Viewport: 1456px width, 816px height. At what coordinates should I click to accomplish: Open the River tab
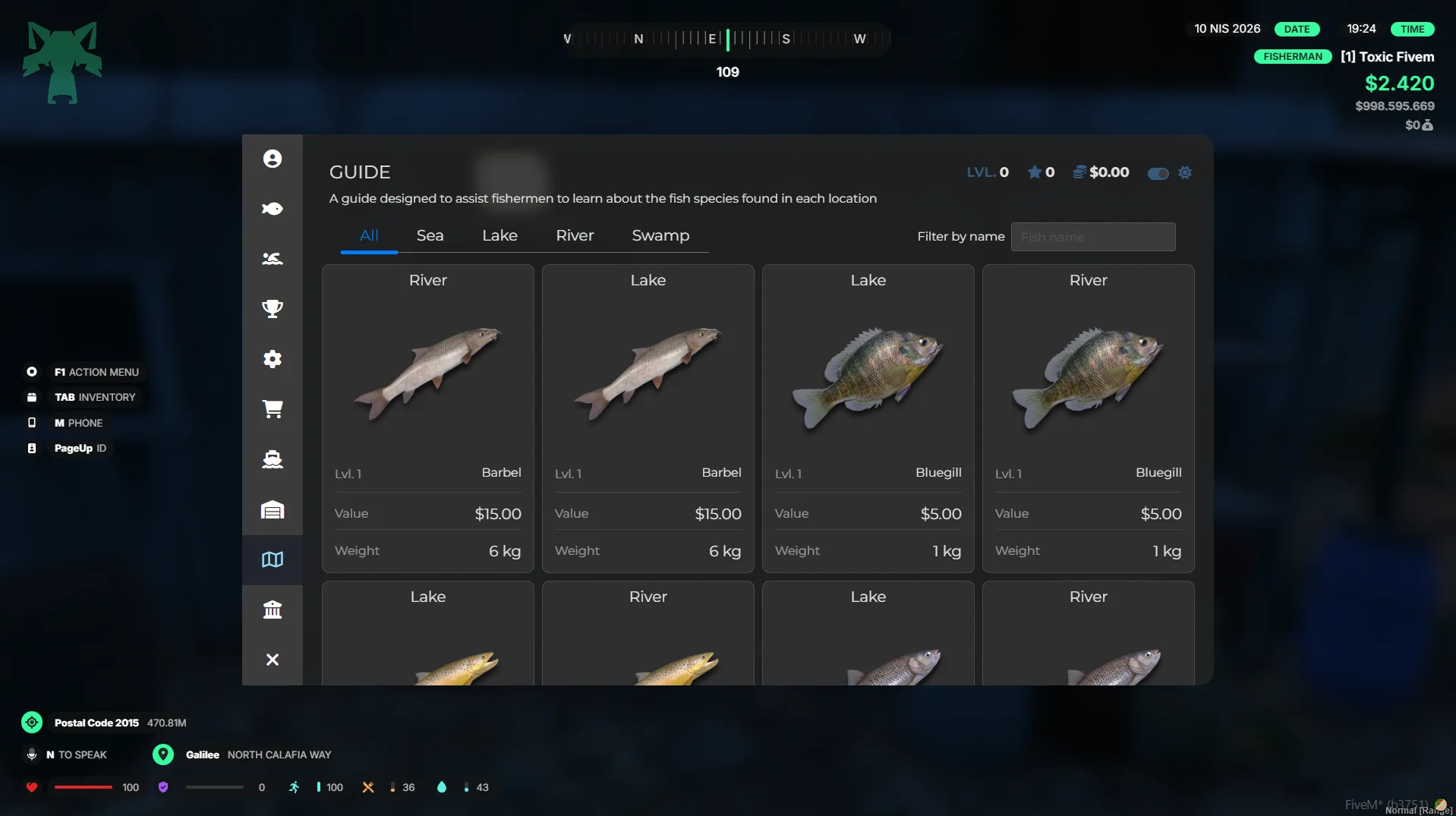[575, 236]
